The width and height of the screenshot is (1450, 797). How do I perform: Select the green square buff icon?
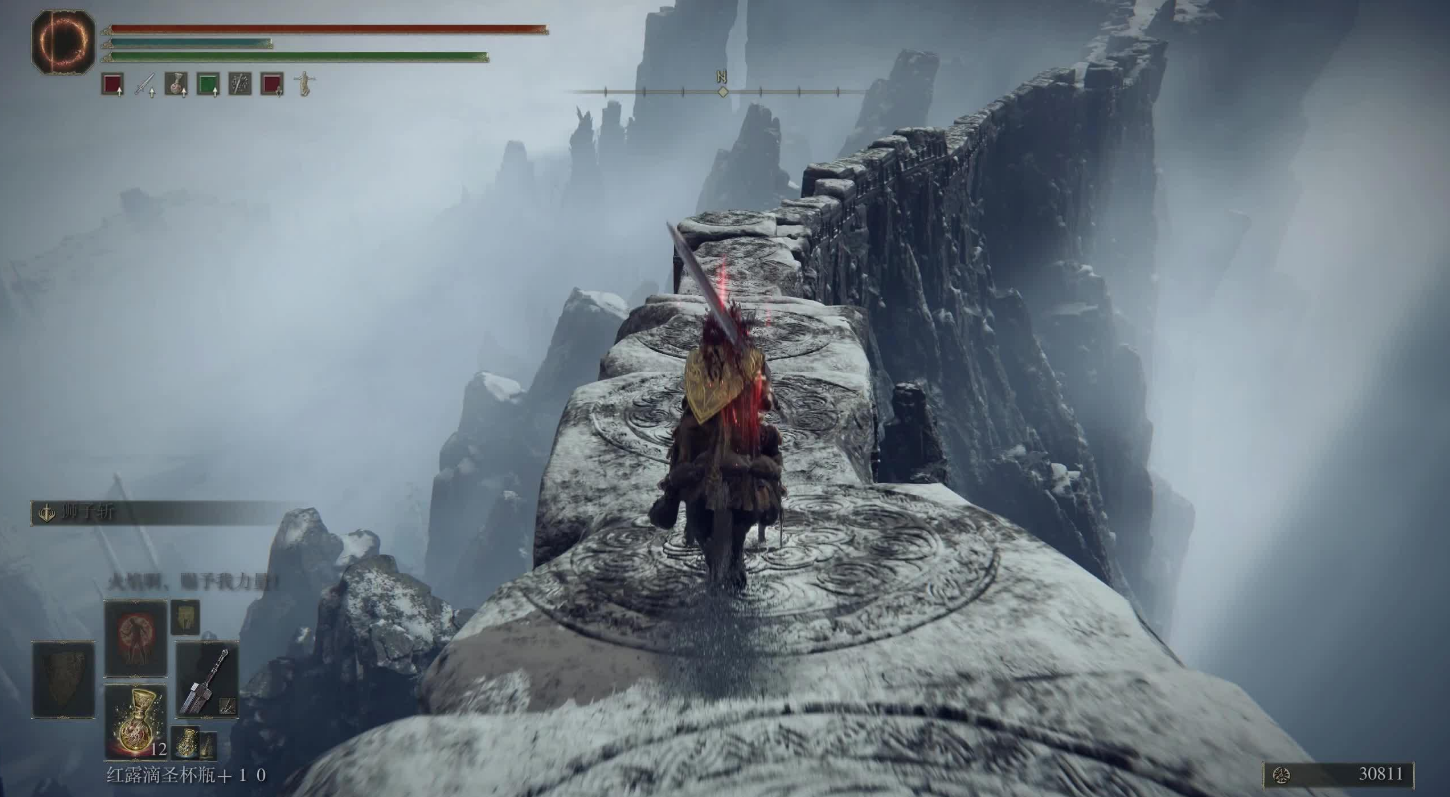208,84
